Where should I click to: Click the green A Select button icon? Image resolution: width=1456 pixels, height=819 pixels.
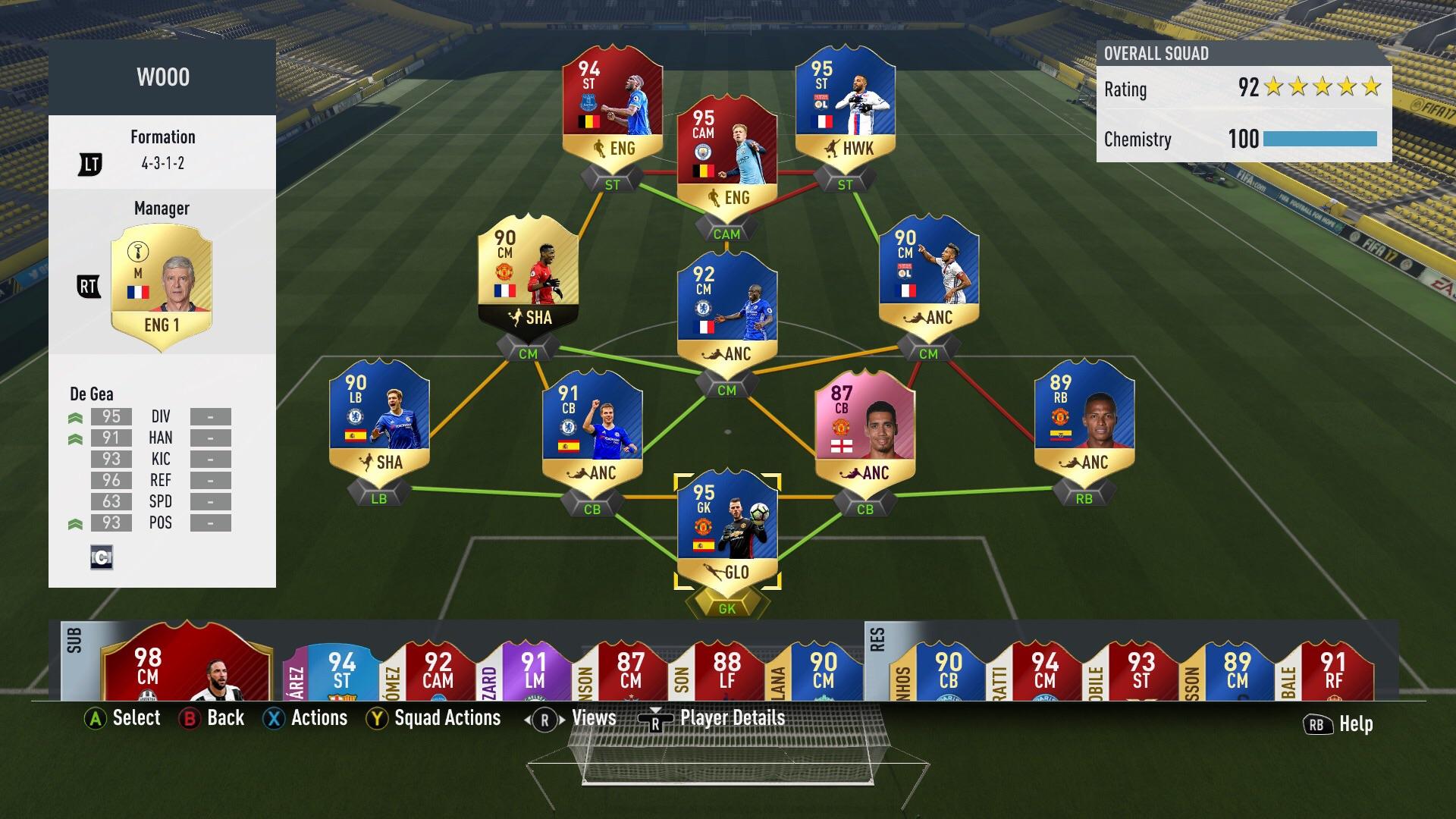(x=96, y=717)
